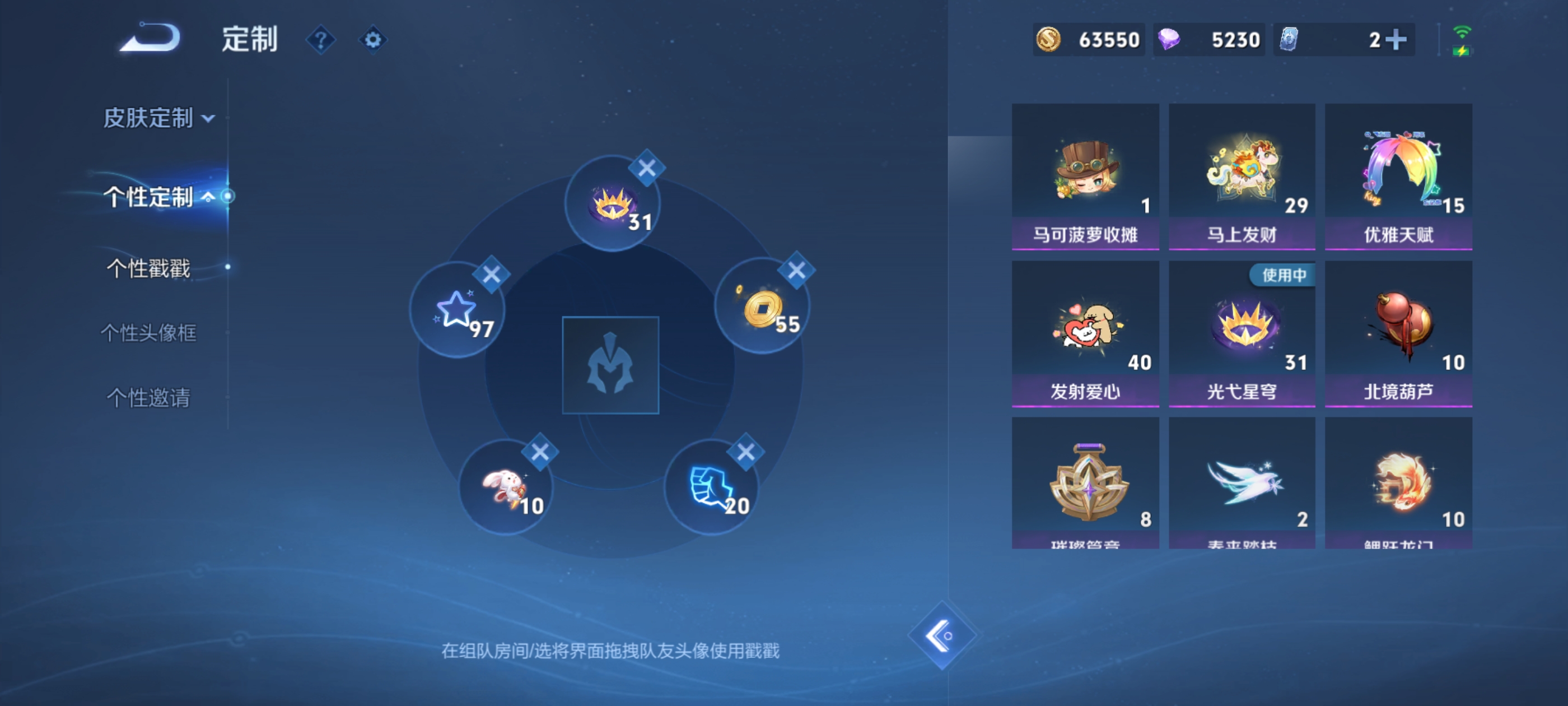This screenshot has height=706, width=1568.
Task: Select the 发射爱心 stamp thumbnail
Action: coord(1085,332)
